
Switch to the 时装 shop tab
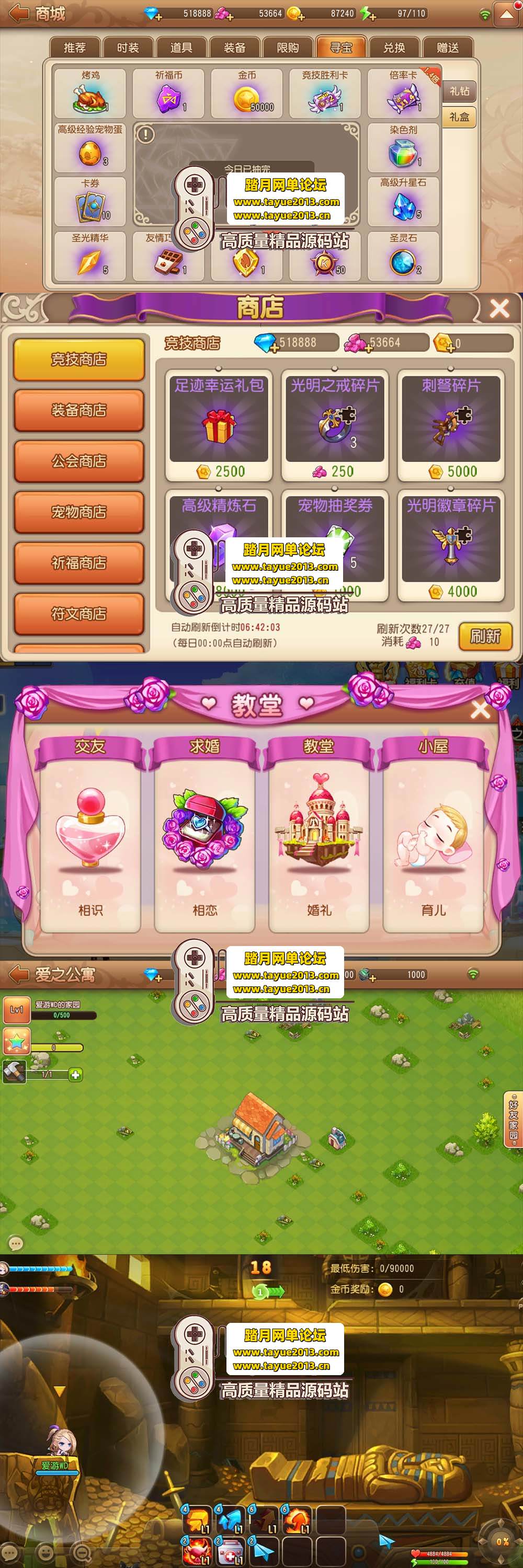128,48
